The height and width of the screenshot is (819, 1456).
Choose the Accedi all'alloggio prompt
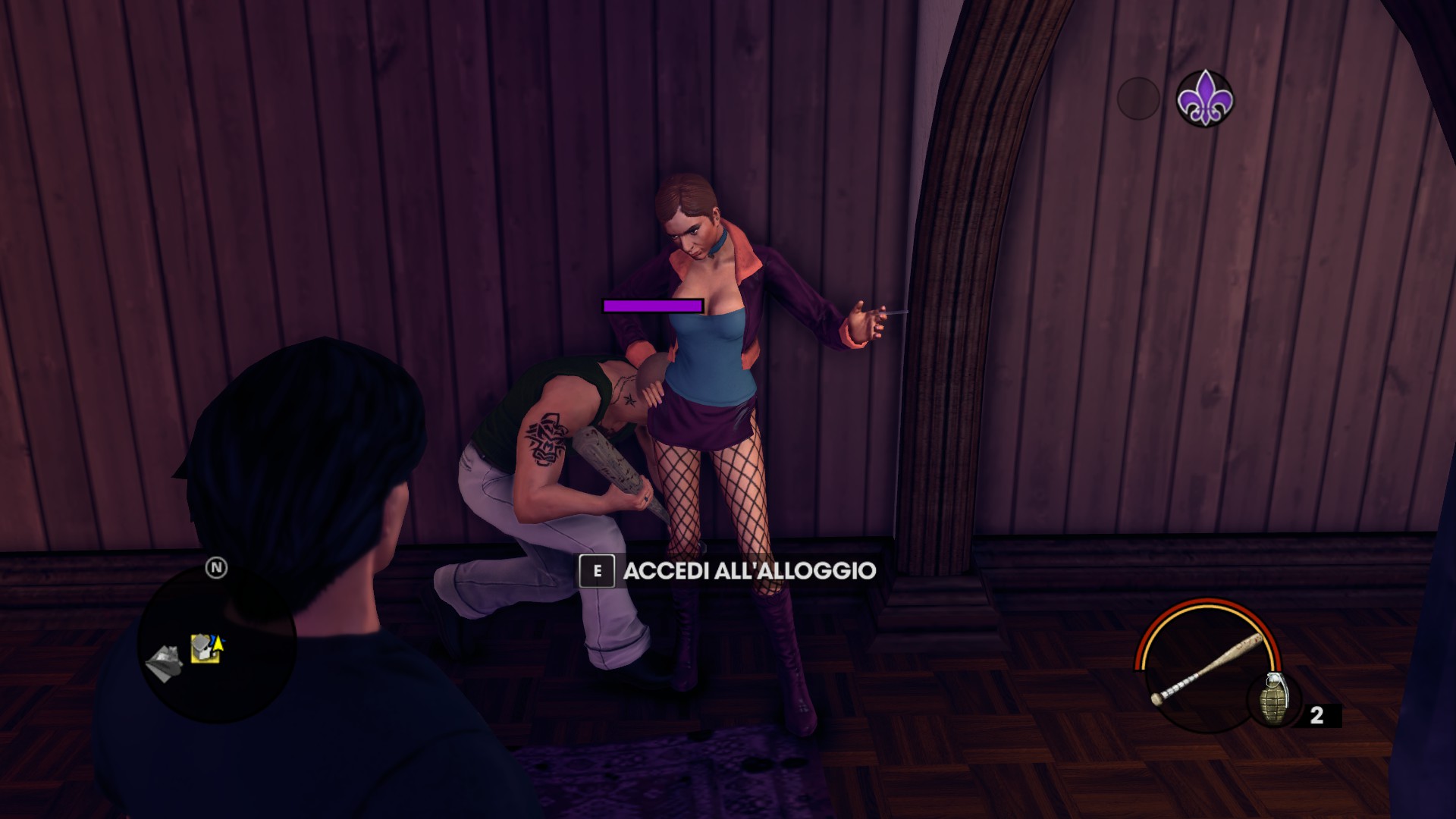(728, 571)
